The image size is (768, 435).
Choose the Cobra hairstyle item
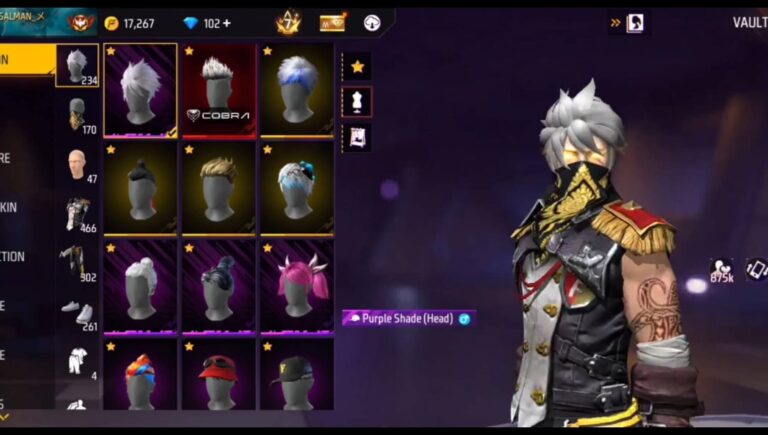(x=218, y=89)
